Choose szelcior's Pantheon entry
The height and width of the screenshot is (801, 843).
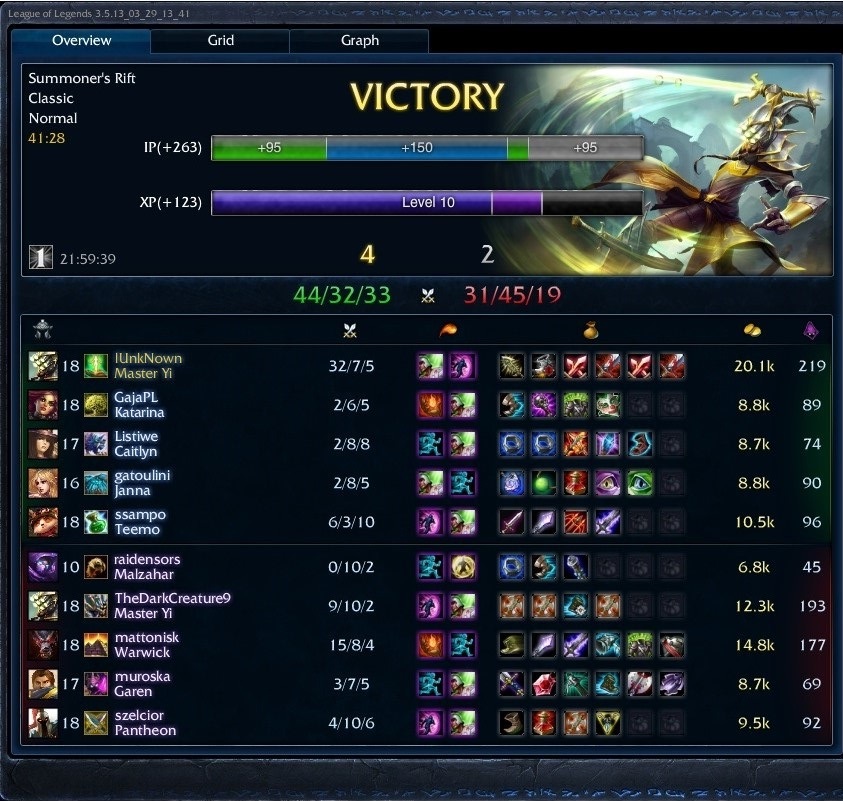click(144, 722)
